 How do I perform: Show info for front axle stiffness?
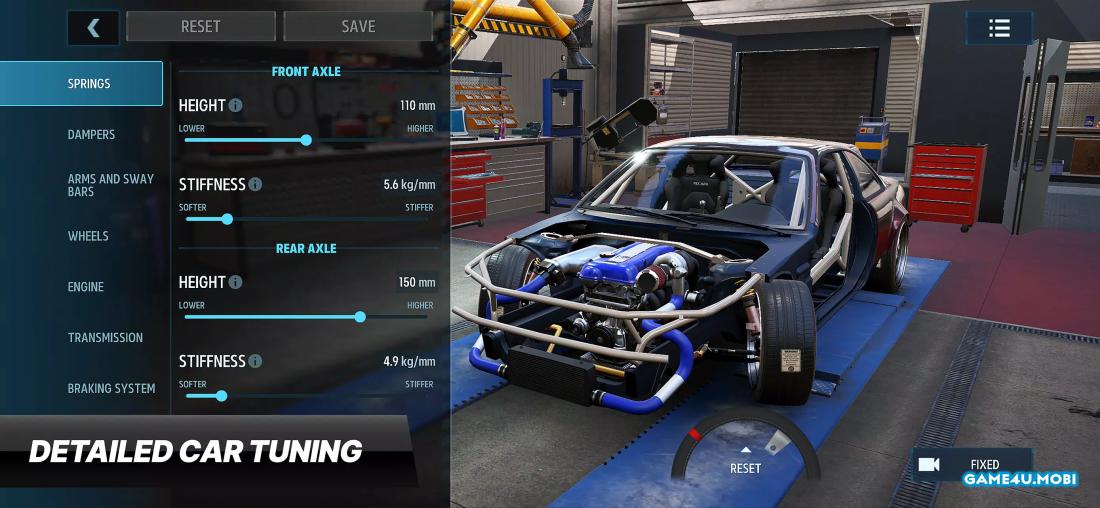(x=255, y=185)
